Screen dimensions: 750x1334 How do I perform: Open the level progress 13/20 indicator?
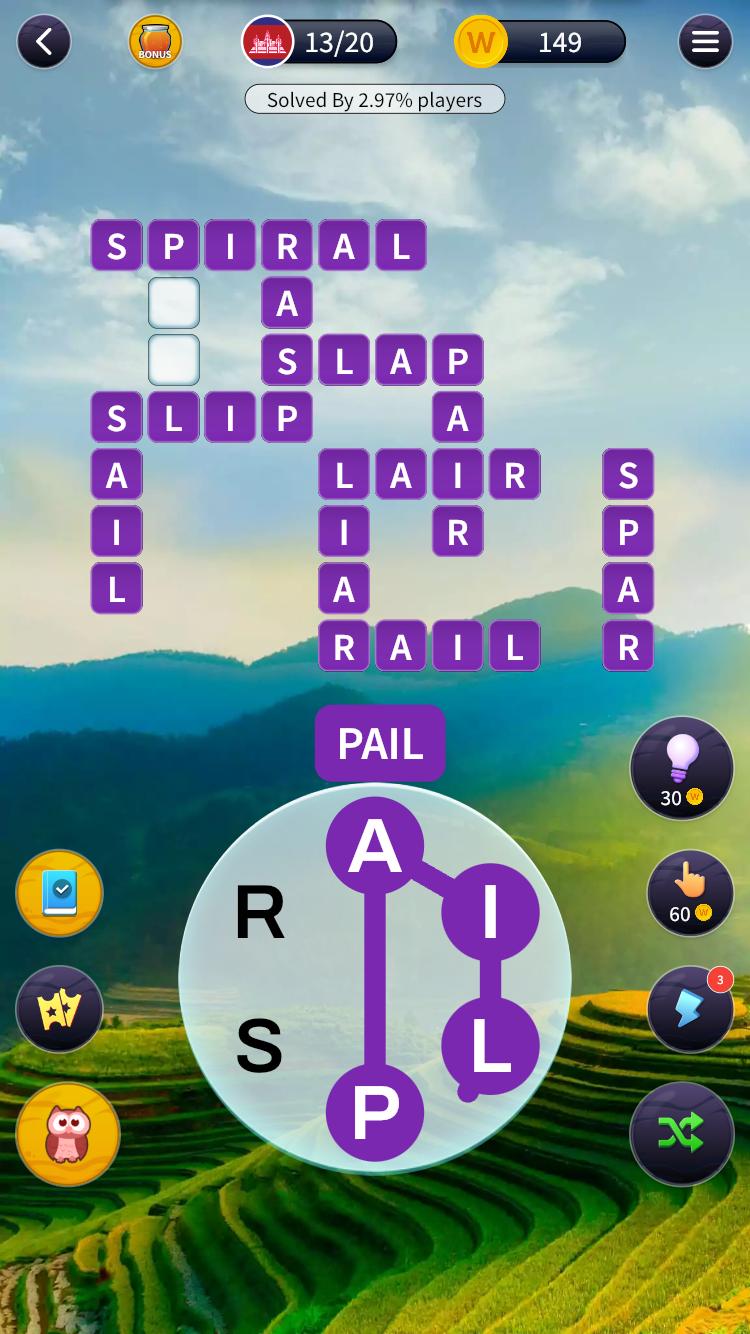[x=320, y=42]
